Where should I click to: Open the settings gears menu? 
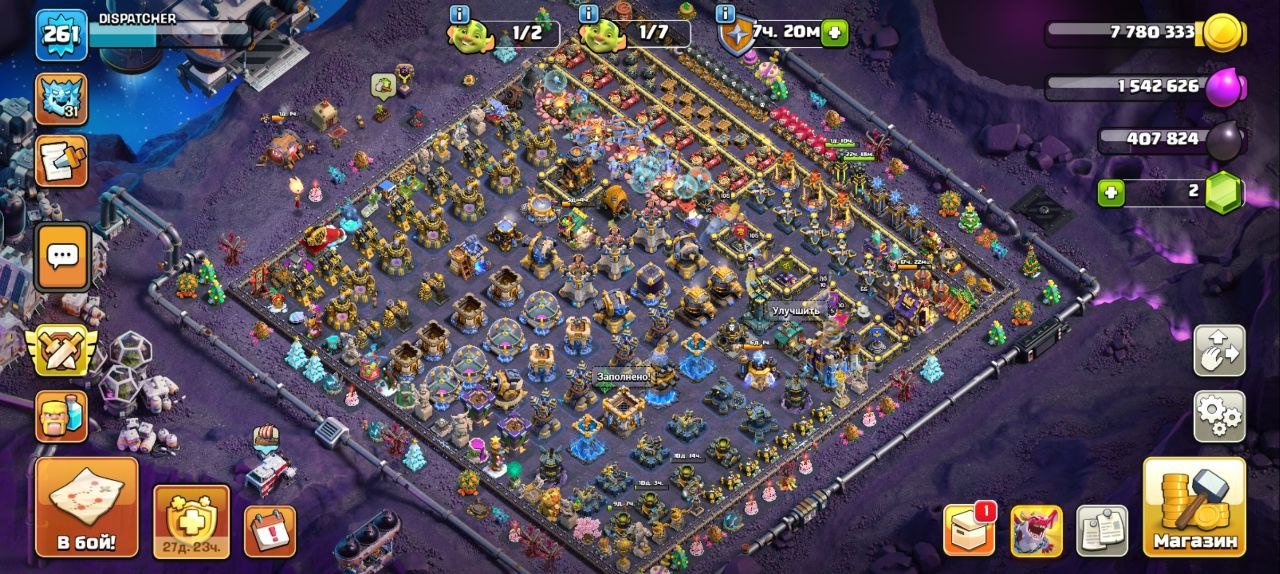[x=1219, y=416]
